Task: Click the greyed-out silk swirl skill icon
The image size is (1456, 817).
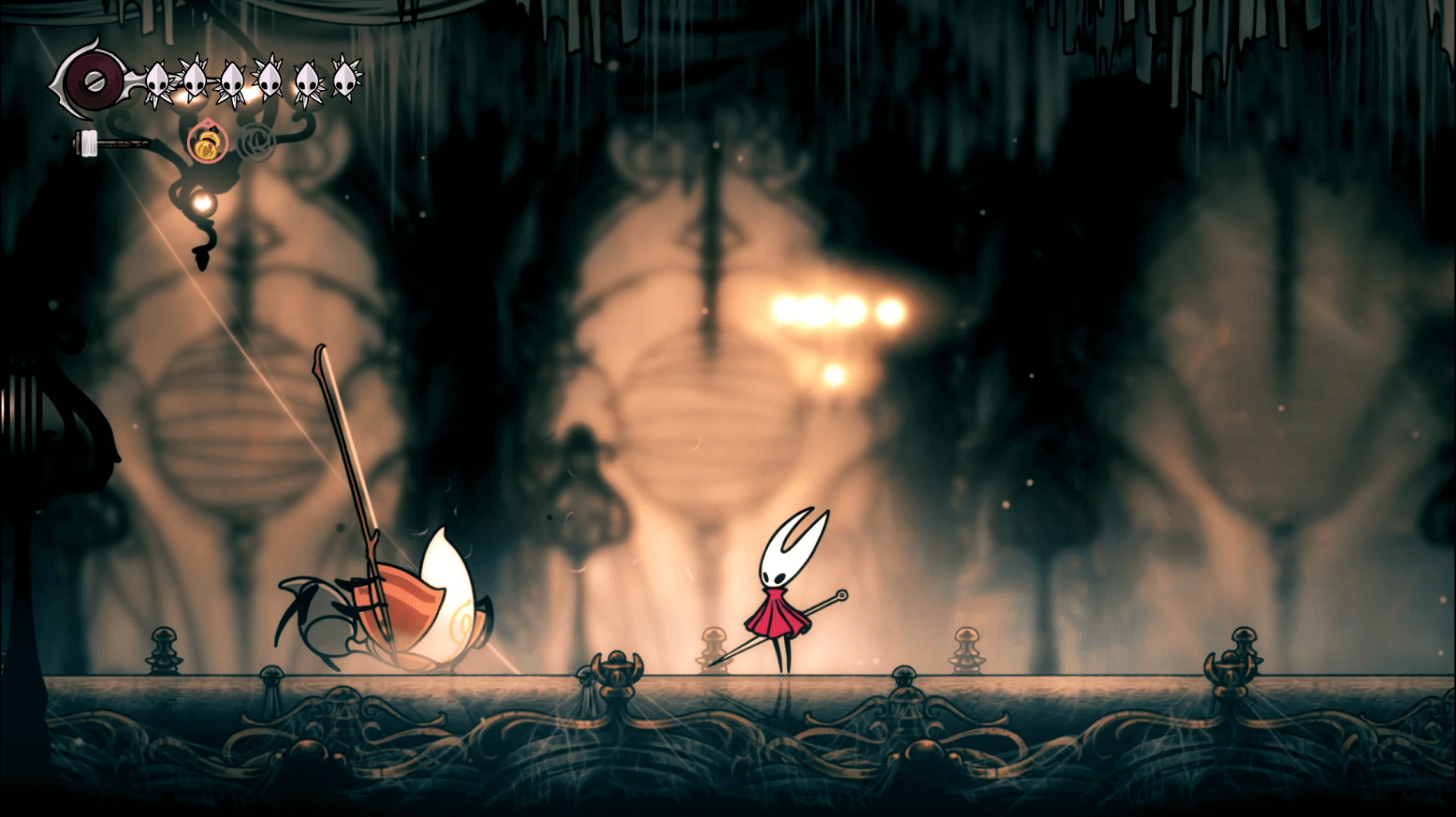Action: tap(255, 142)
